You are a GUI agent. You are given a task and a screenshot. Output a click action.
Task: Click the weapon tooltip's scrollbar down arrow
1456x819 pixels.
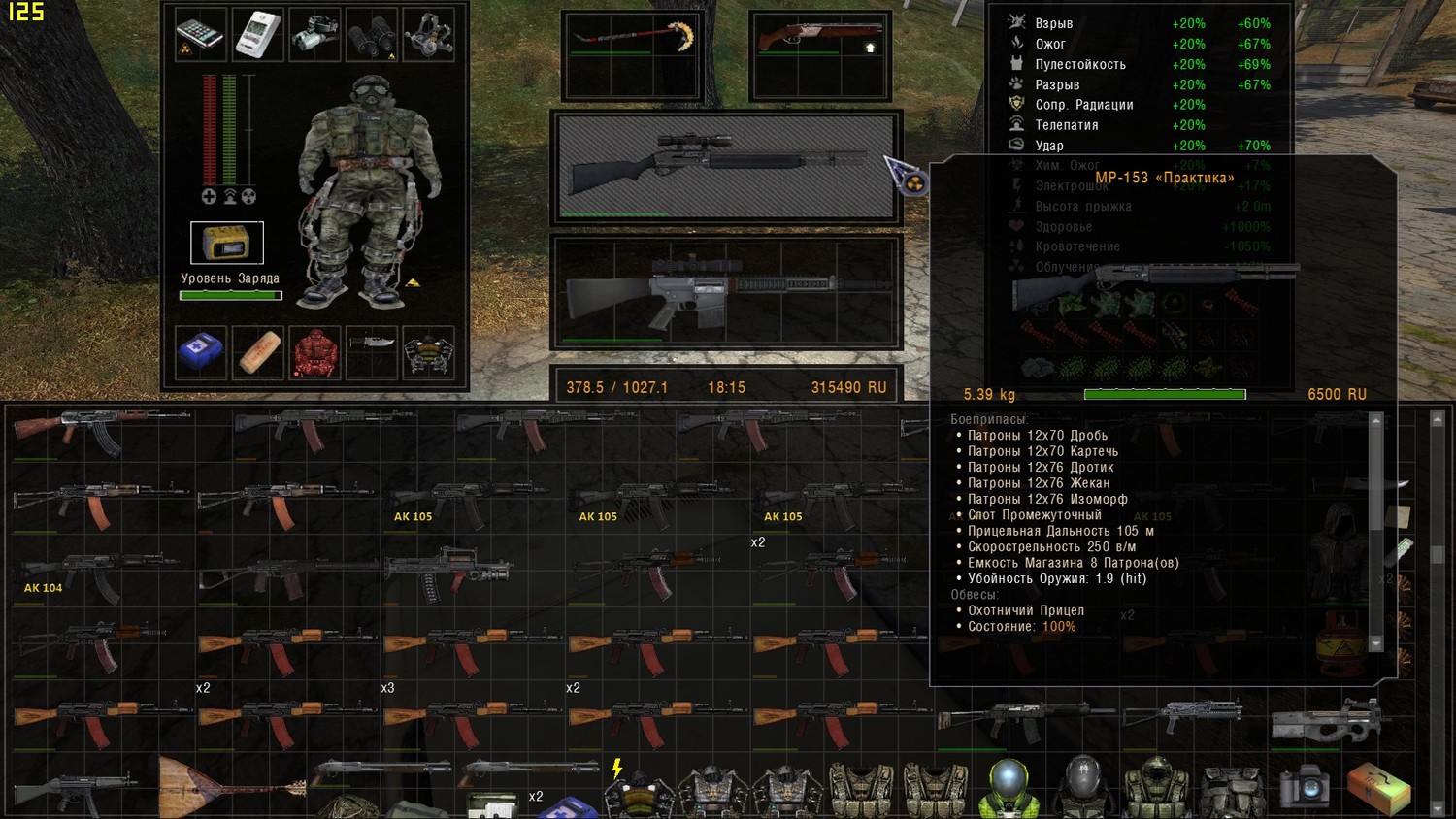[1375, 643]
